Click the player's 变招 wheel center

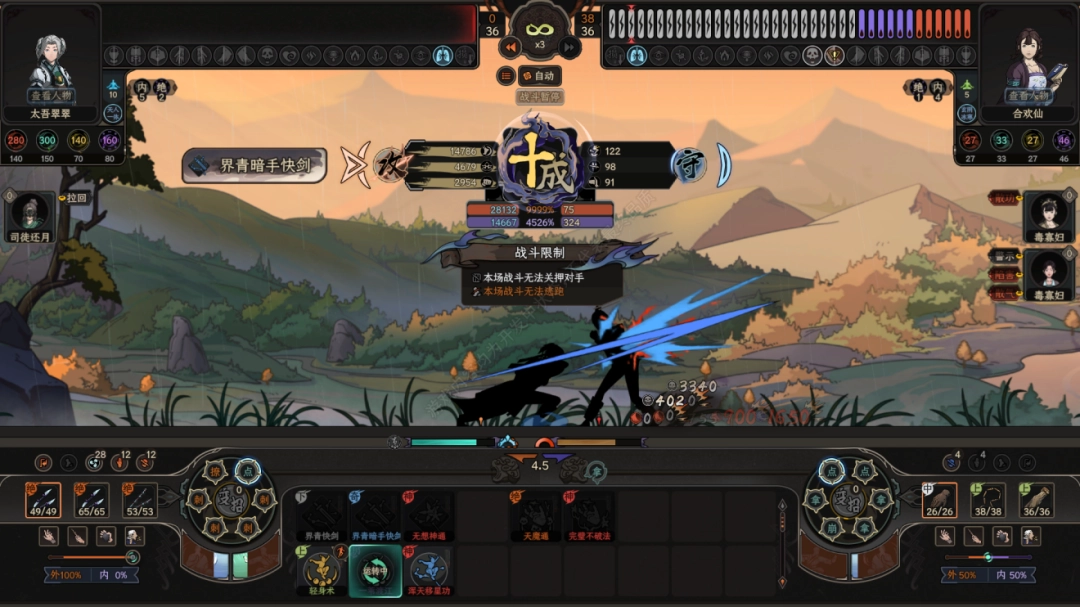(230, 499)
